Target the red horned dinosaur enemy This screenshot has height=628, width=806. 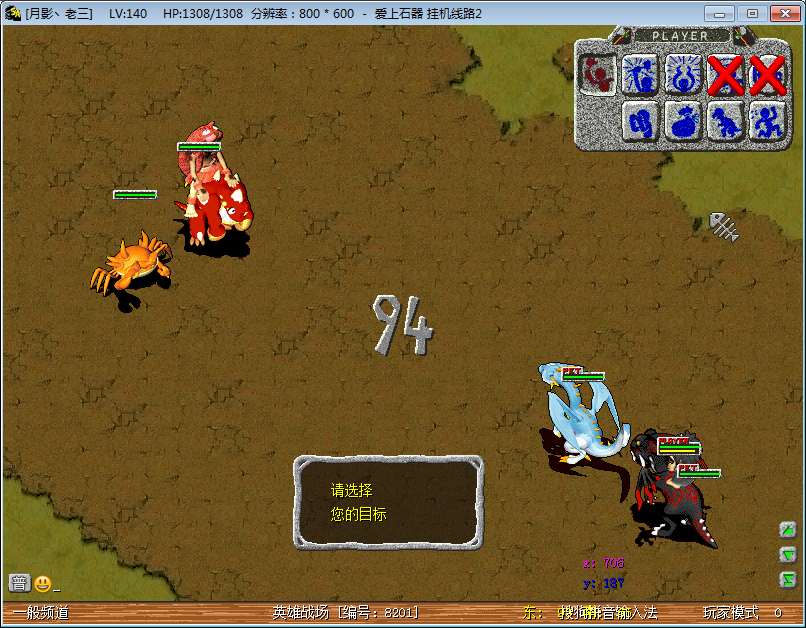pyautogui.click(x=215, y=210)
